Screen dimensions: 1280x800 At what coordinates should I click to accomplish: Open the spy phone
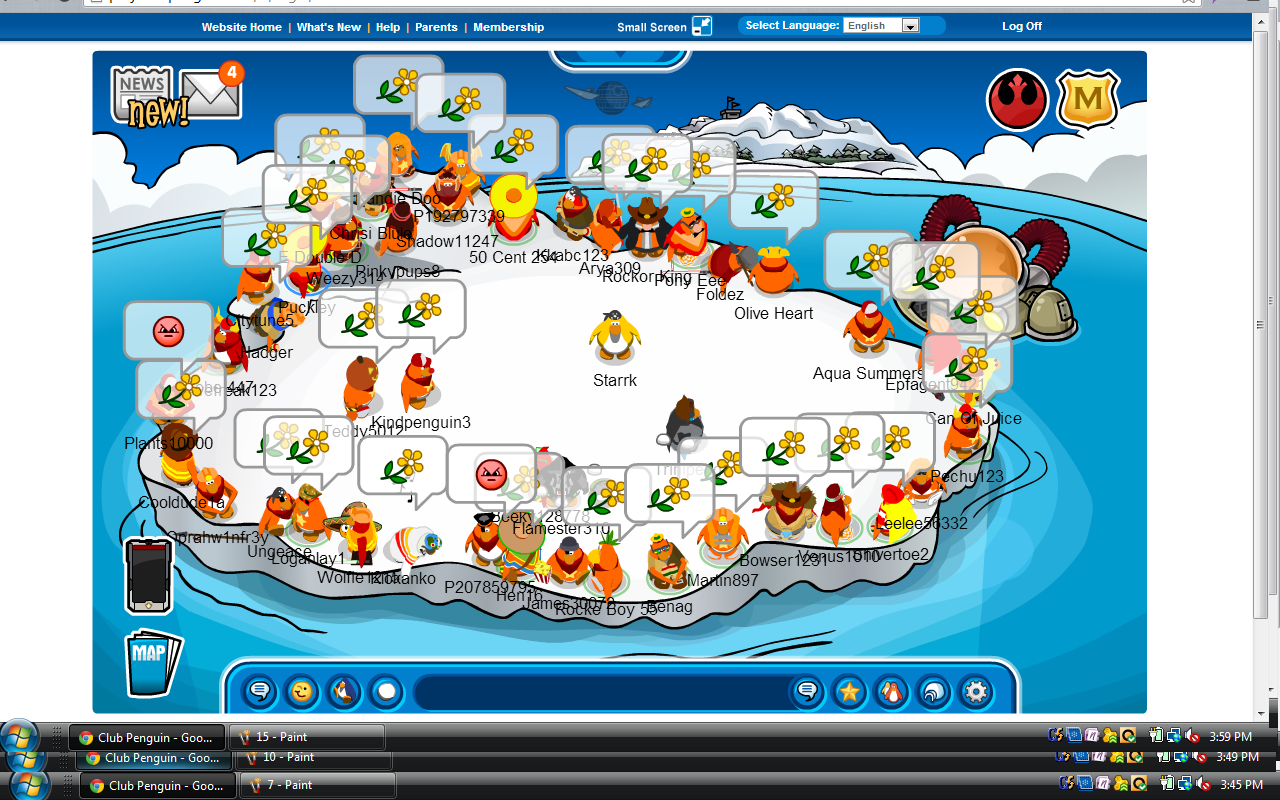pyautogui.click(x=149, y=575)
